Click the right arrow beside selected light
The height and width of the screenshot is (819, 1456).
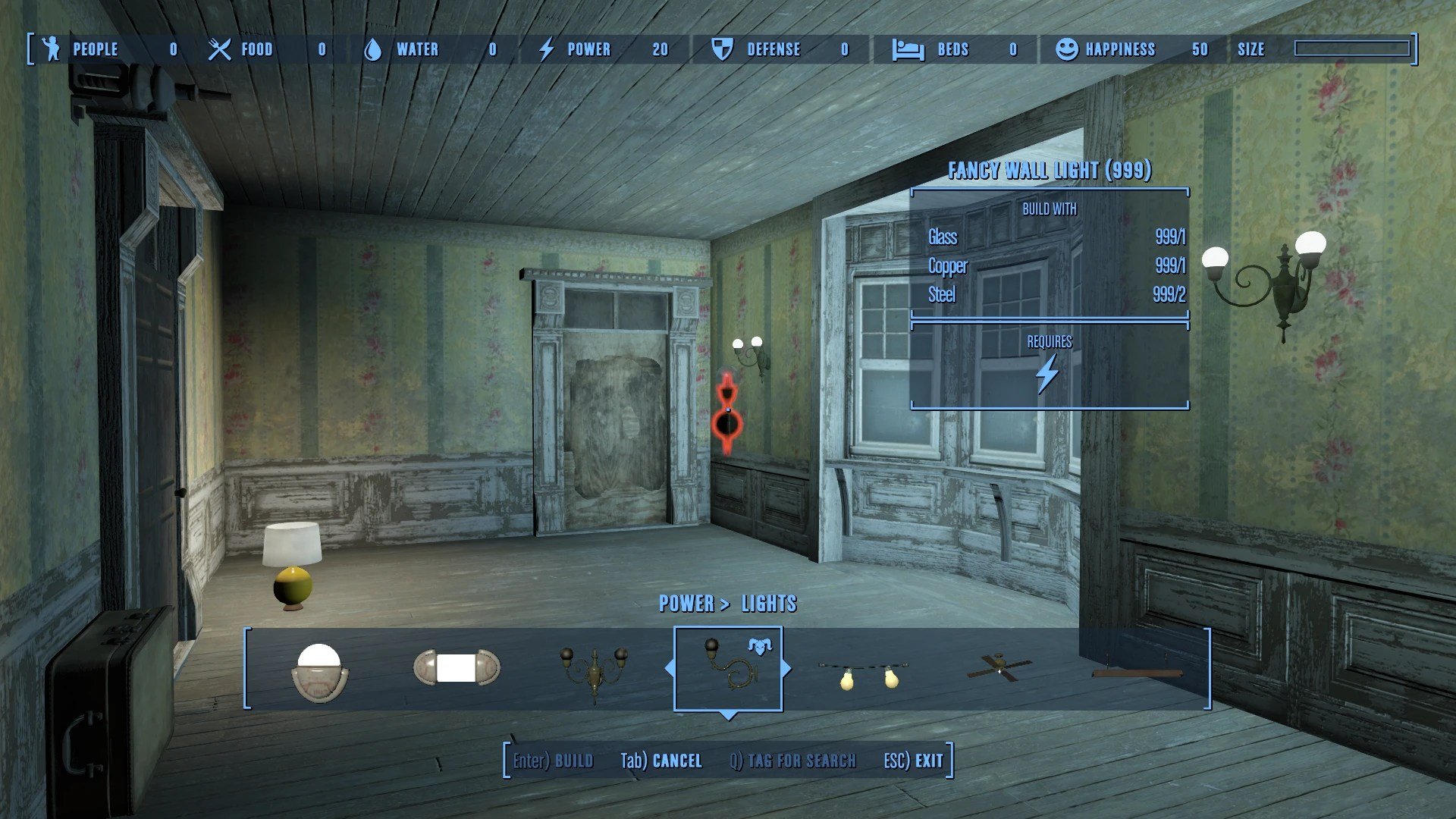pyautogui.click(x=786, y=668)
